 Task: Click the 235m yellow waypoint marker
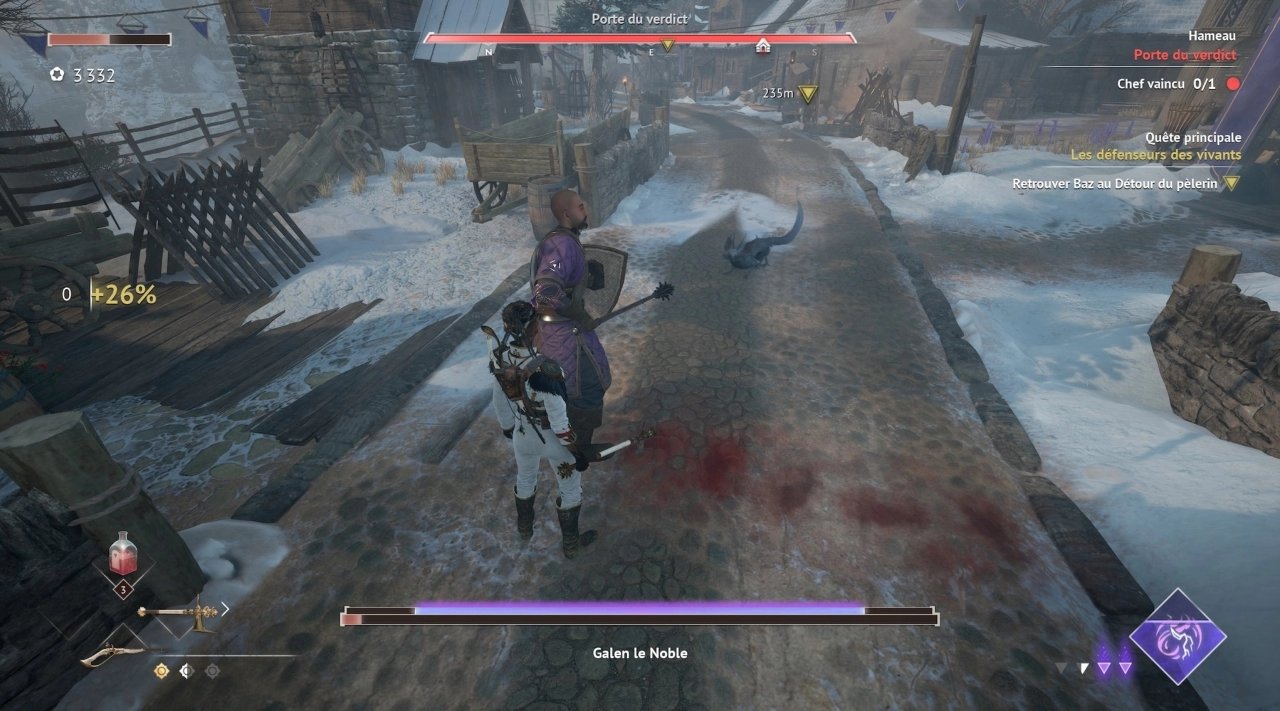(808, 93)
